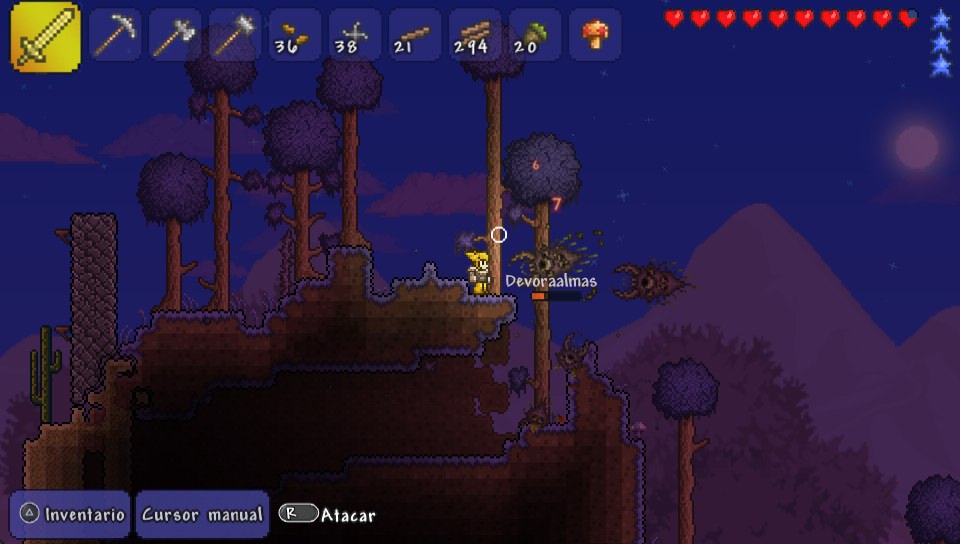This screenshot has width=960, height=544.
Task: Choose the stack of 294 wood
Action: 475,35
